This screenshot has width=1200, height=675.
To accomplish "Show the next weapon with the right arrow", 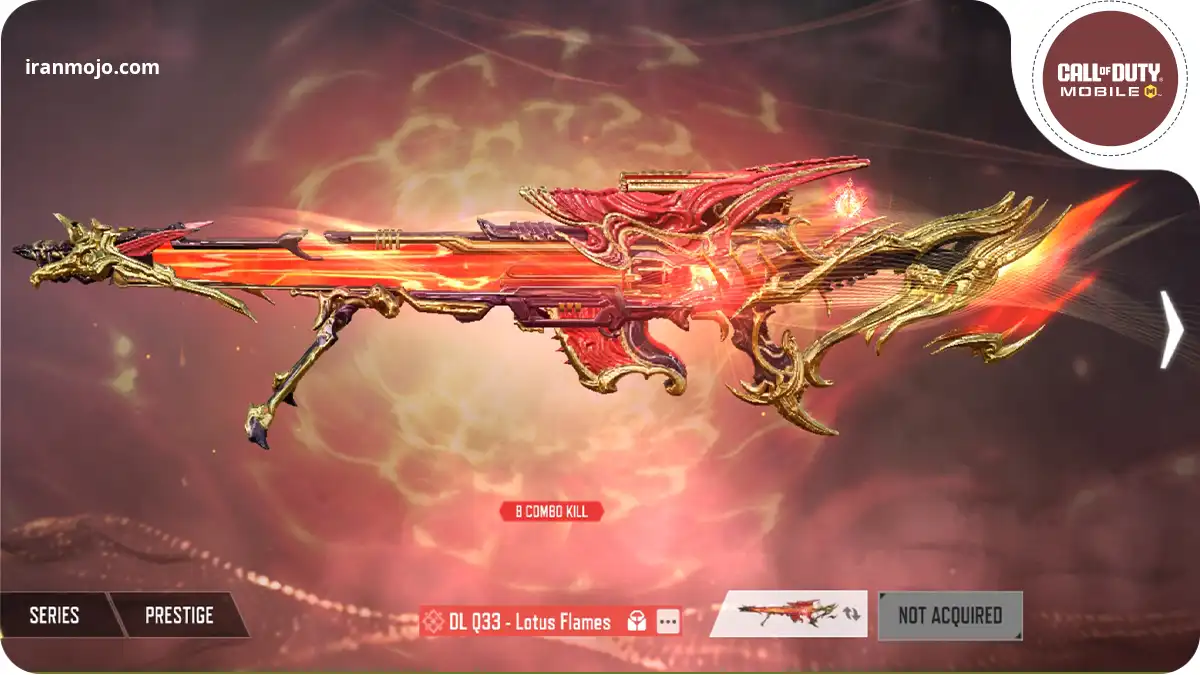I will tap(1171, 329).
